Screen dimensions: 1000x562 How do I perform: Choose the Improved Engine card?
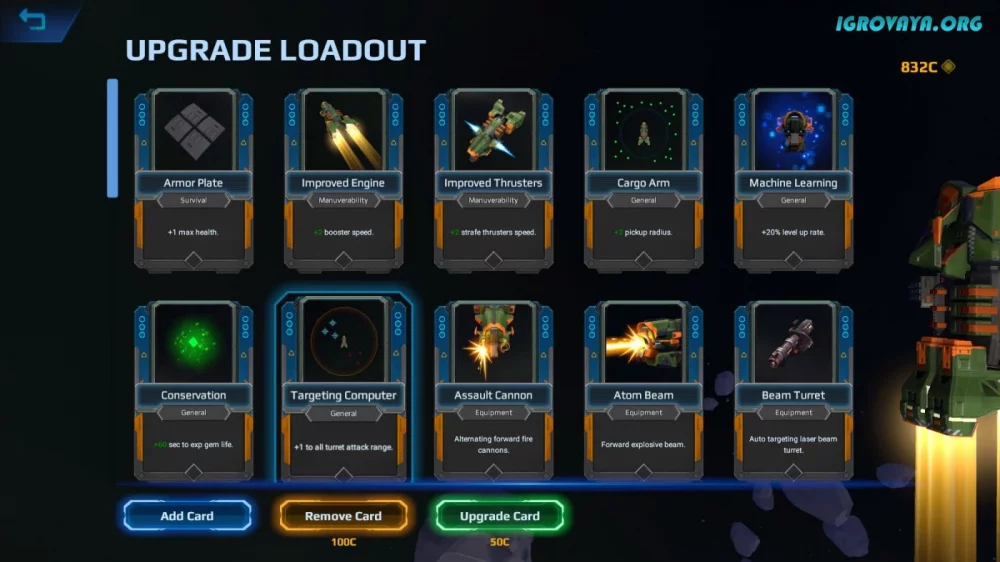(x=343, y=180)
